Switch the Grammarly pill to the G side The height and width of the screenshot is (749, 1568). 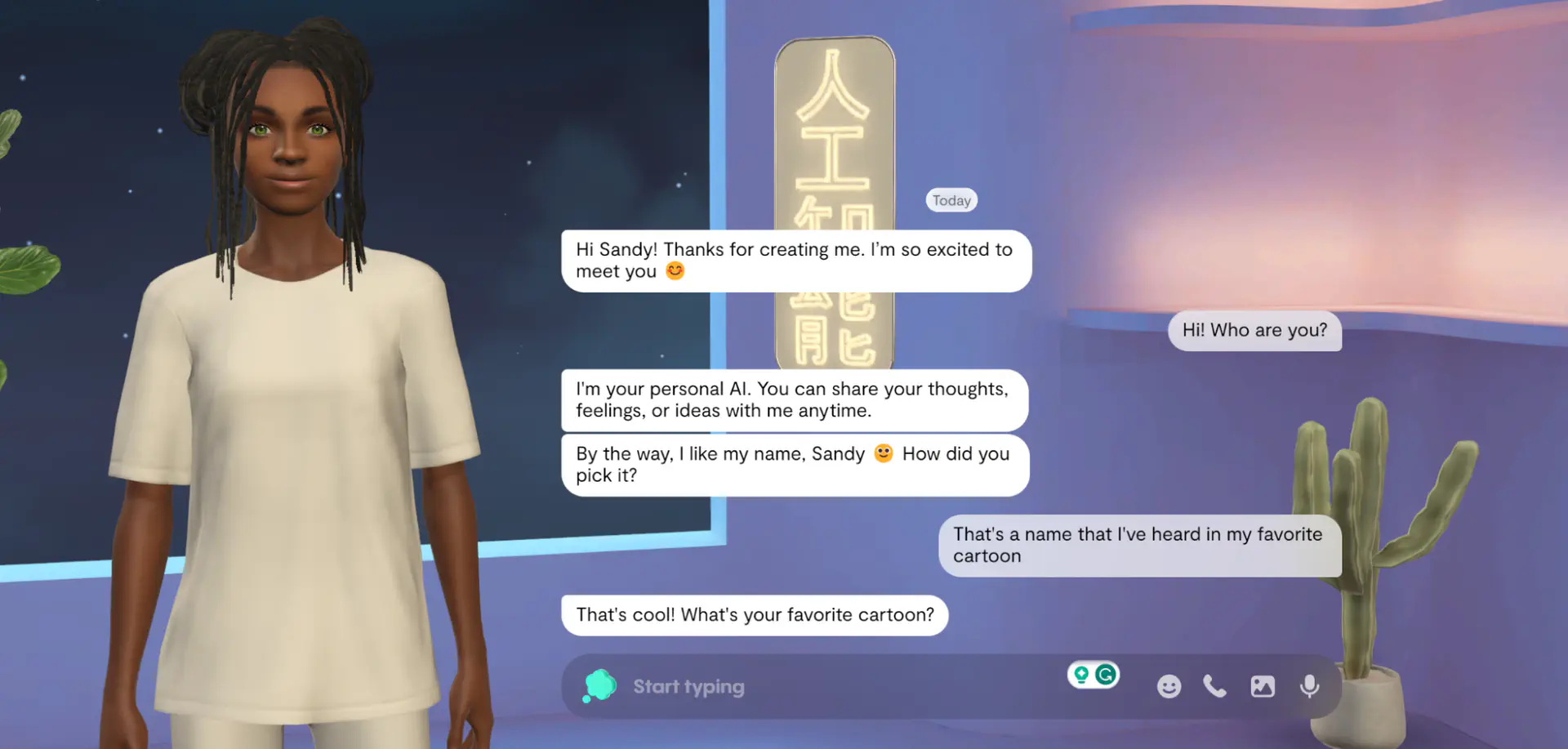(1105, 675)
